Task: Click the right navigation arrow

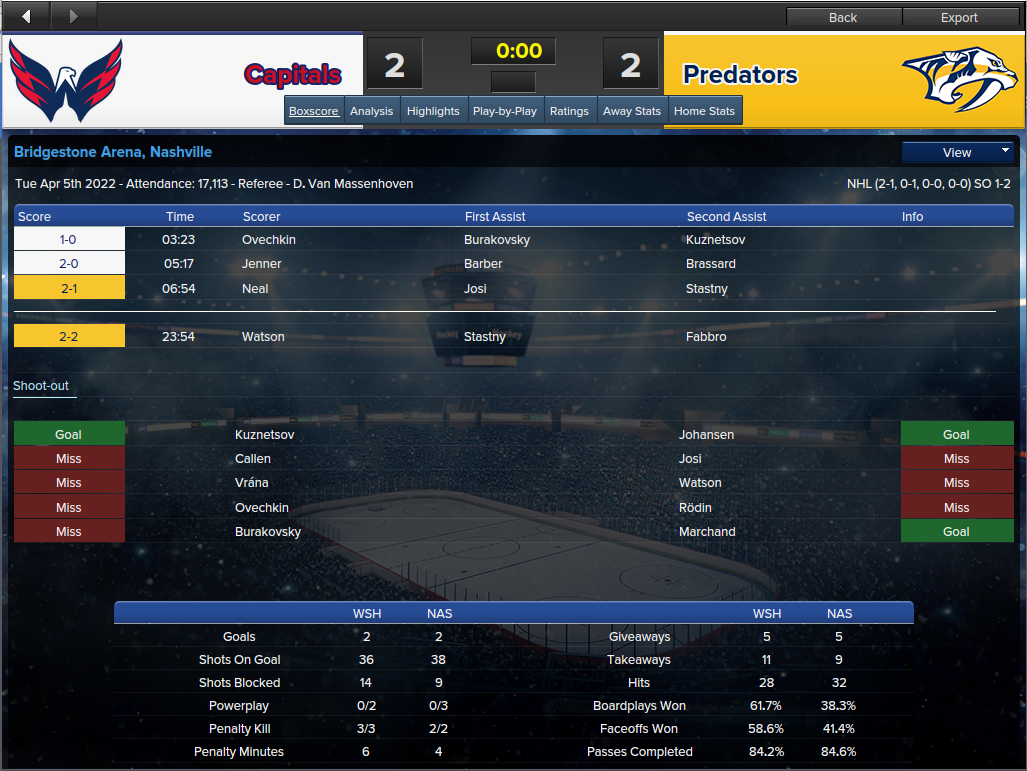Action: pos(73,16)
